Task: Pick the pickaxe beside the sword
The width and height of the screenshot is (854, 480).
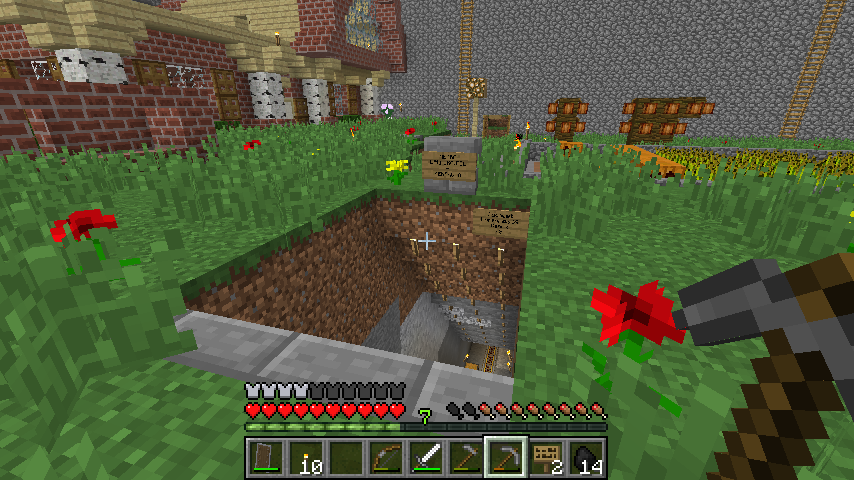Action: [465, 458]
